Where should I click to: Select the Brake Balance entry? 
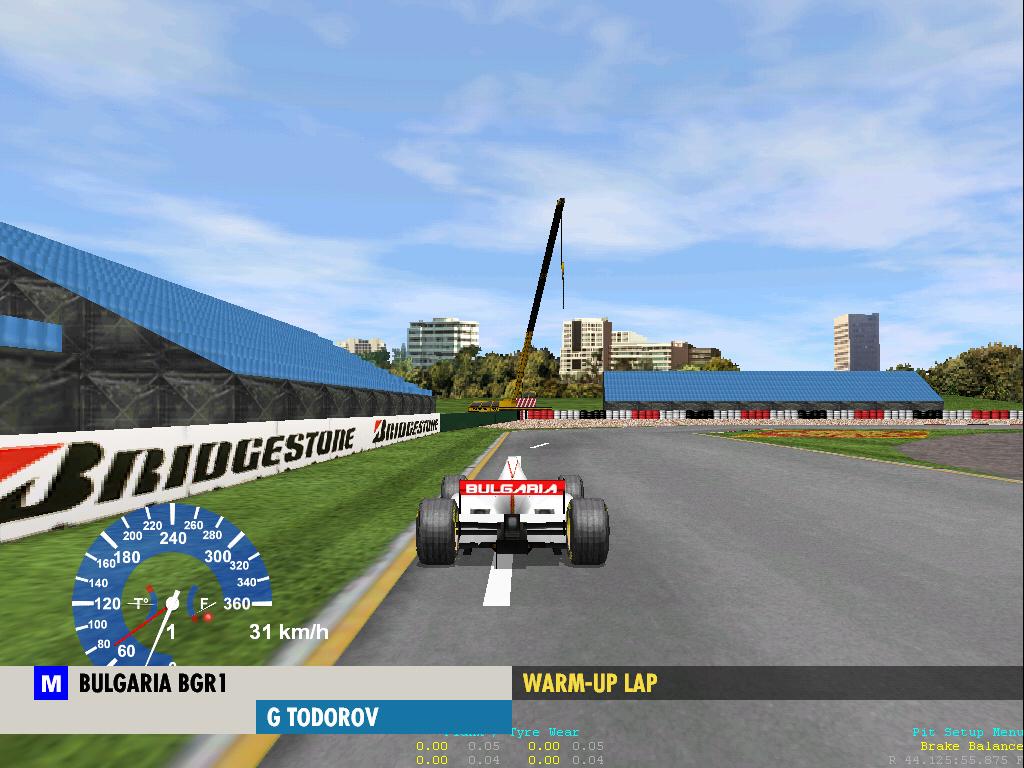[x=971, y=746]
